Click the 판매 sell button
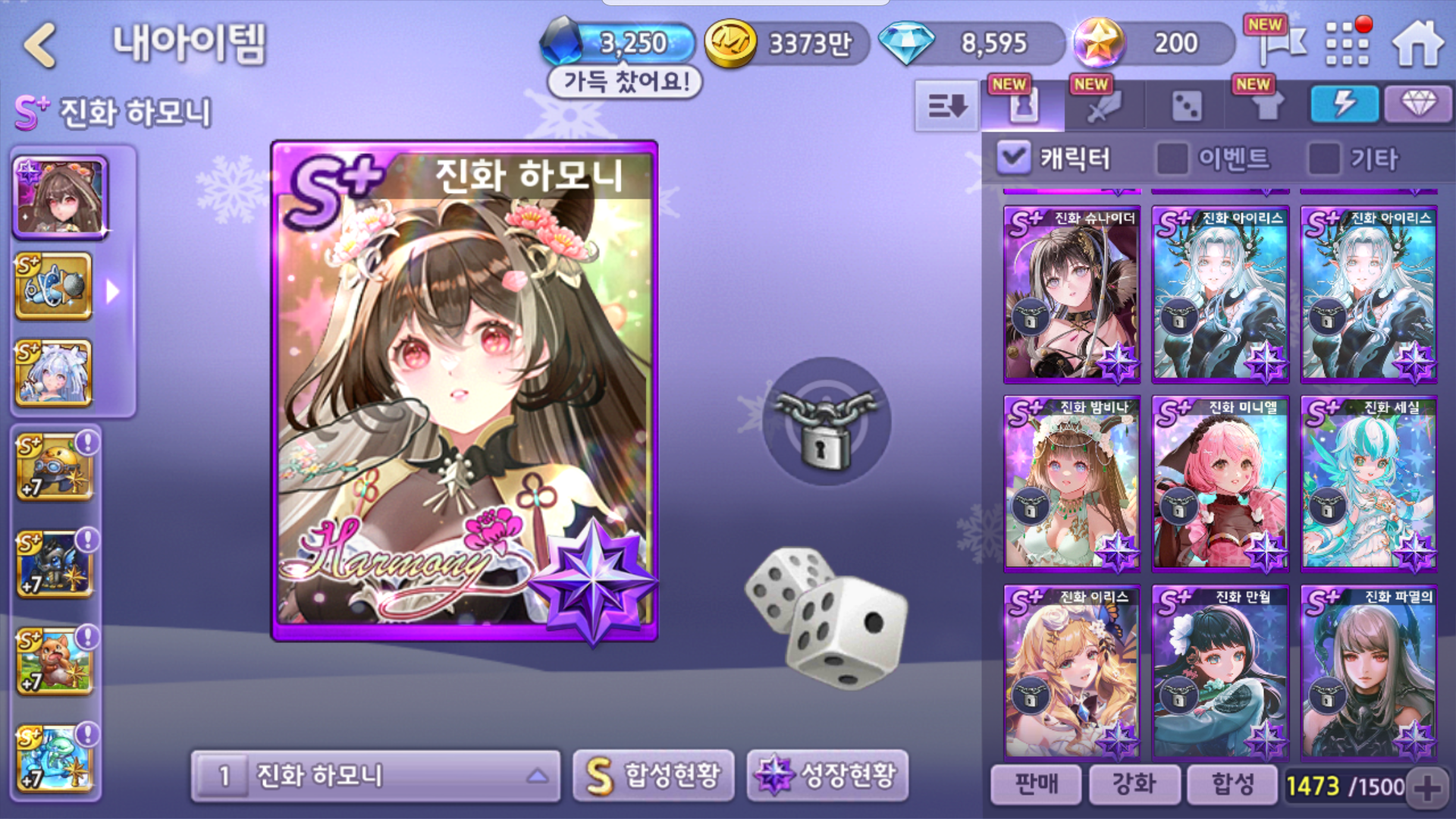 1036,784
